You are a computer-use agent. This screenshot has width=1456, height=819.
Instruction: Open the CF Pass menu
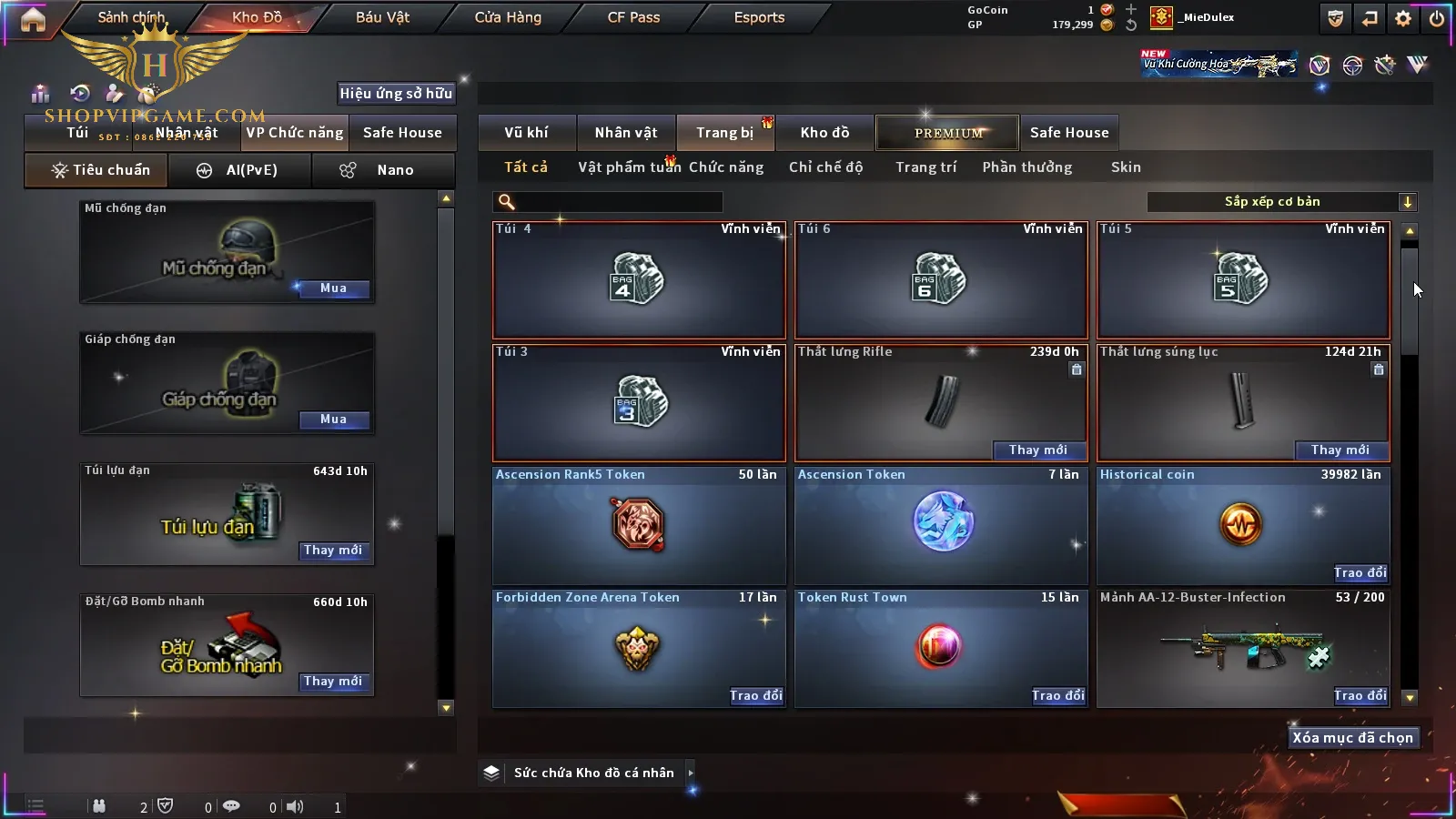pyautogui.click(x=633, y=17)
